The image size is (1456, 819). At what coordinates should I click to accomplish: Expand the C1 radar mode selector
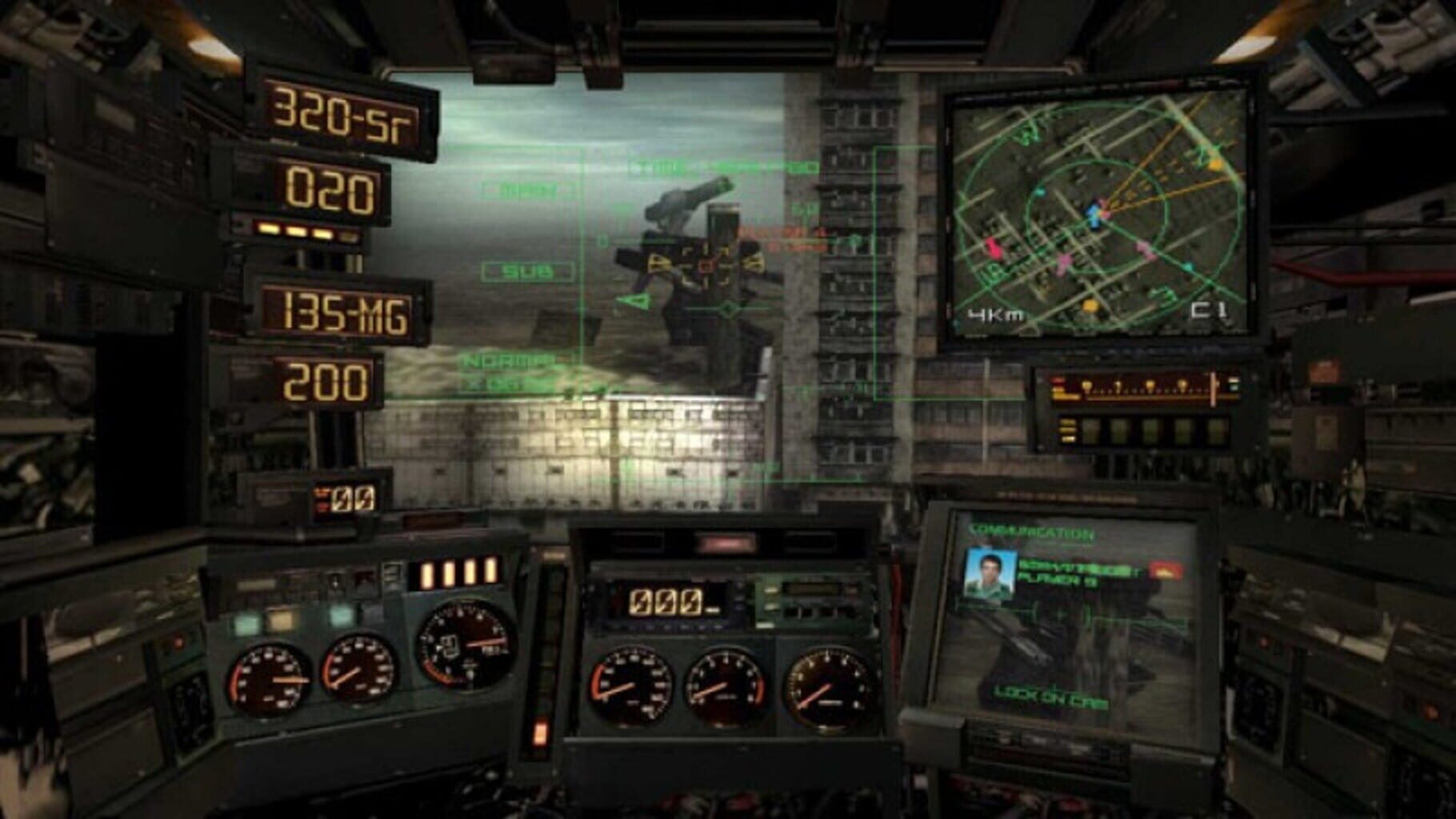[1210, 311]
